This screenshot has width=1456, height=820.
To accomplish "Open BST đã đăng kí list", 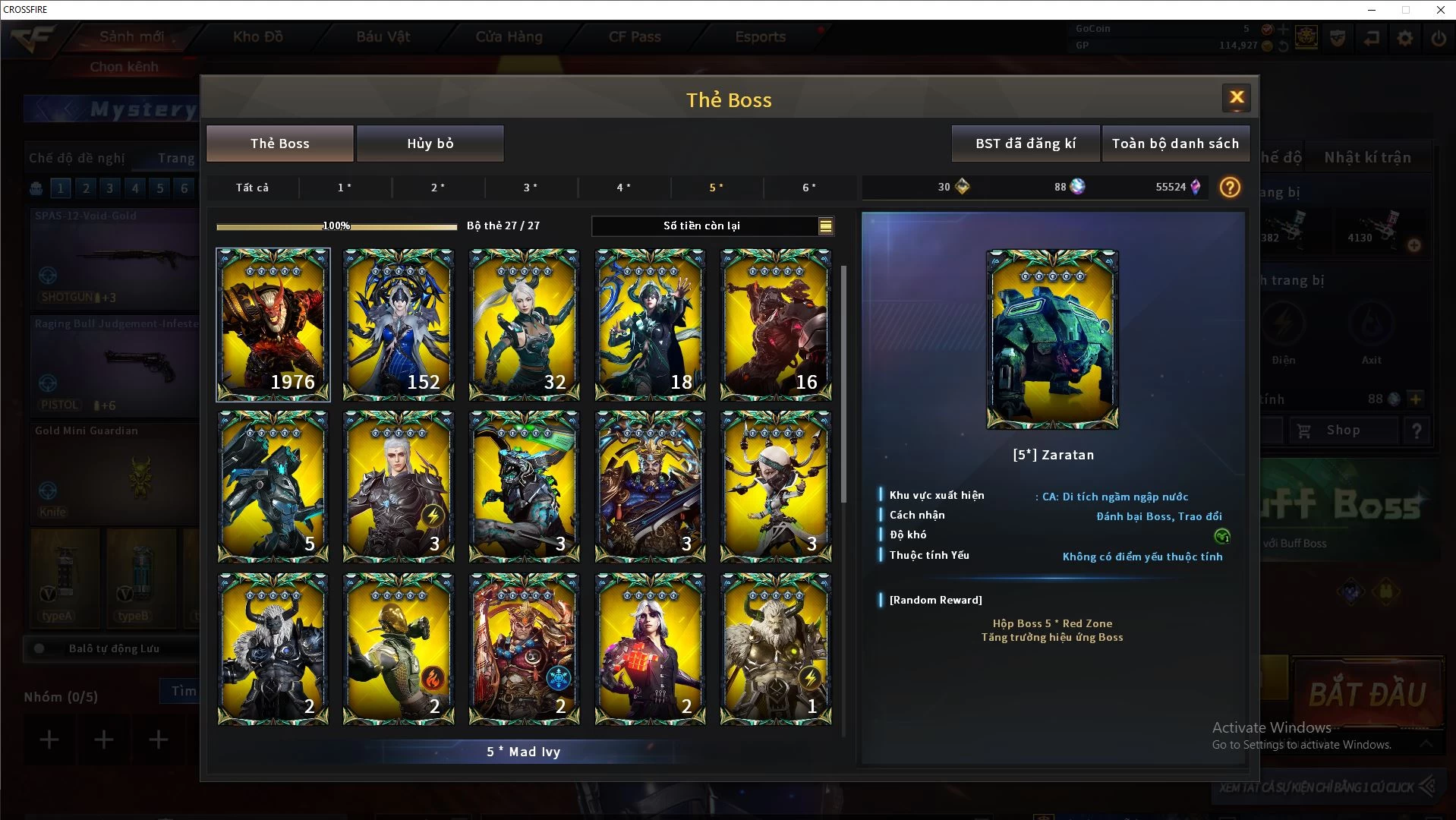I will click(1026, 143).
